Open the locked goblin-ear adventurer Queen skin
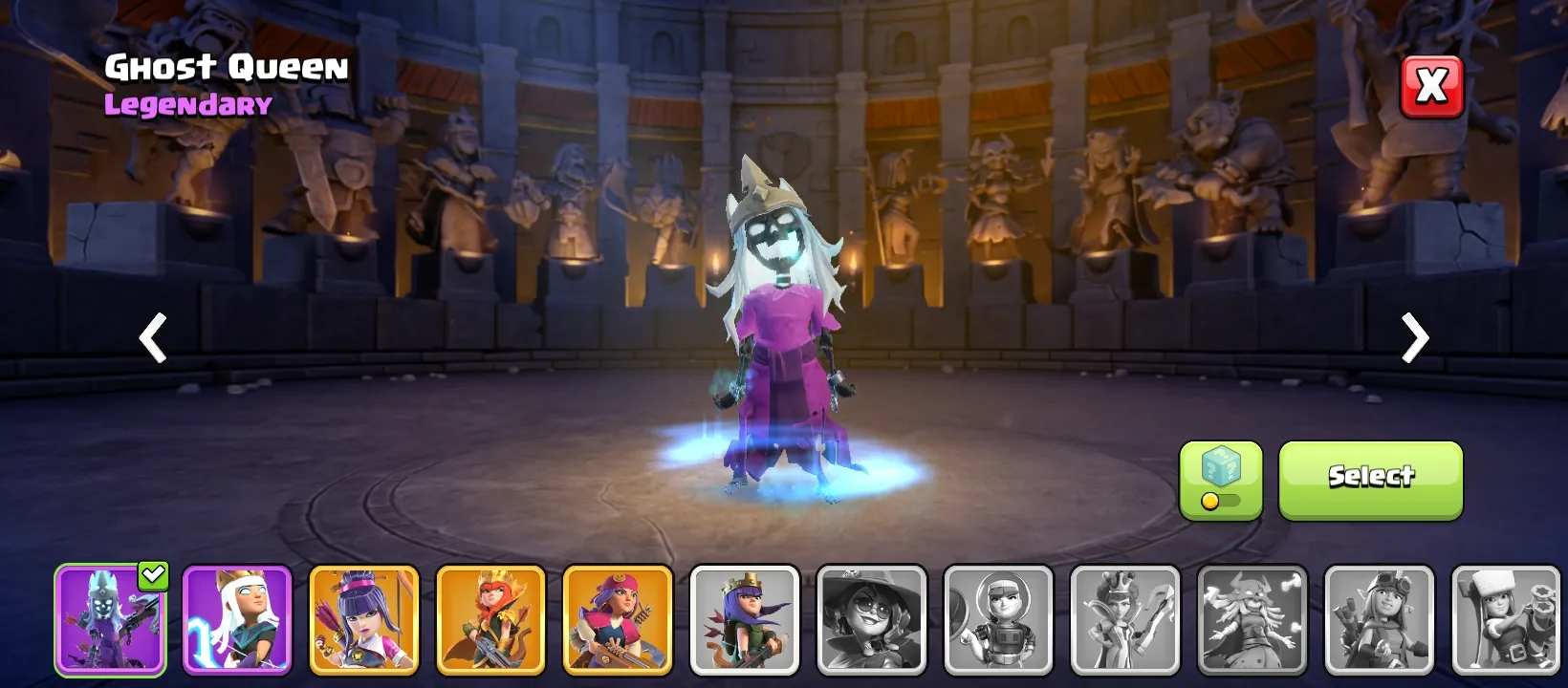Screen dimensions: 1568x688 coord(1380,621)
